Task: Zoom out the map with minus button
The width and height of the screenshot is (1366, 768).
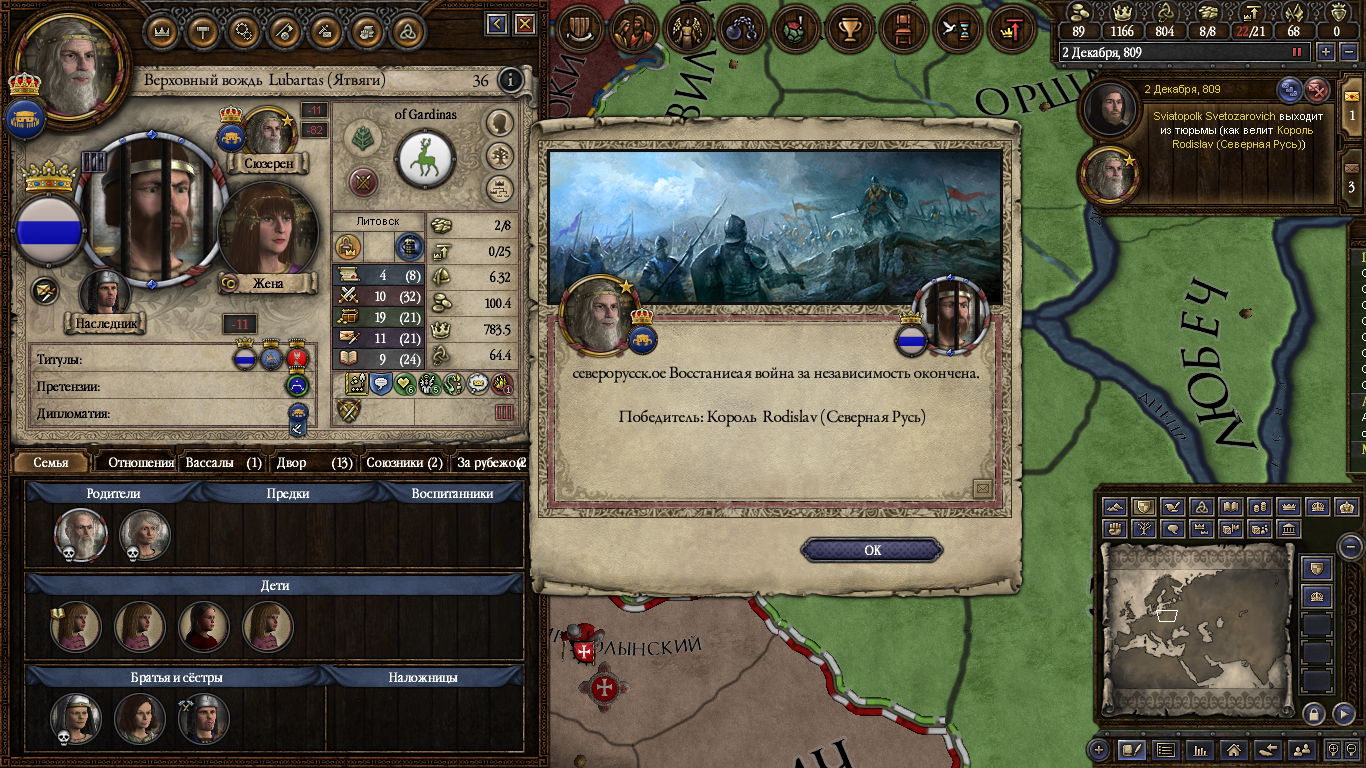Action: (x=1350, y=547)
